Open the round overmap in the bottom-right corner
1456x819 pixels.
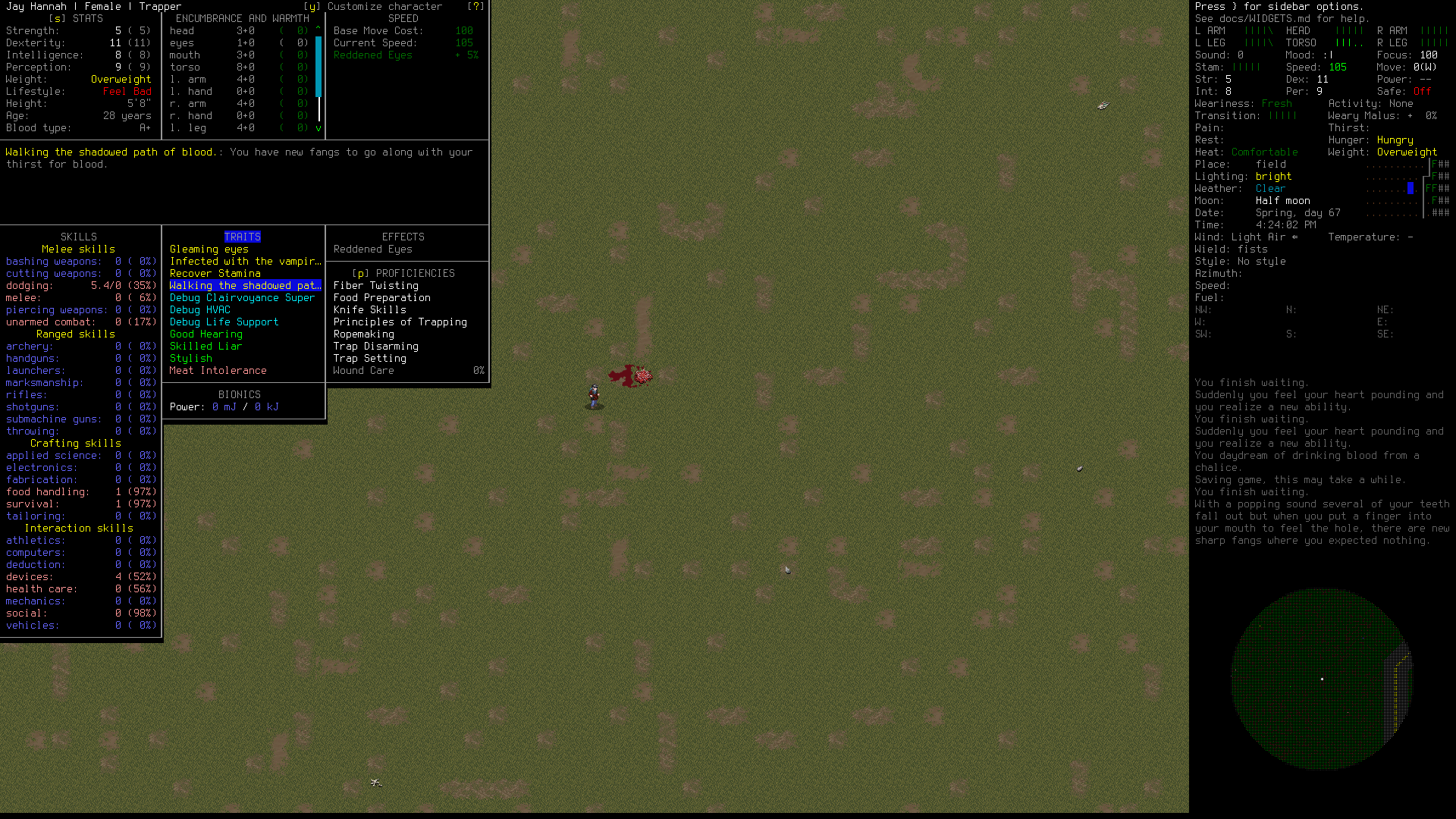pyautogui.click(x=1321, y=680)
